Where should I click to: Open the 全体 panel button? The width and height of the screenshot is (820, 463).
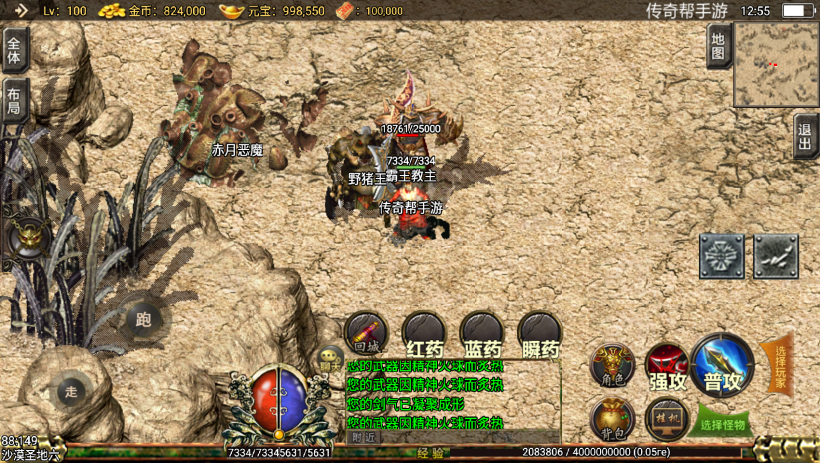click(15, 47)
